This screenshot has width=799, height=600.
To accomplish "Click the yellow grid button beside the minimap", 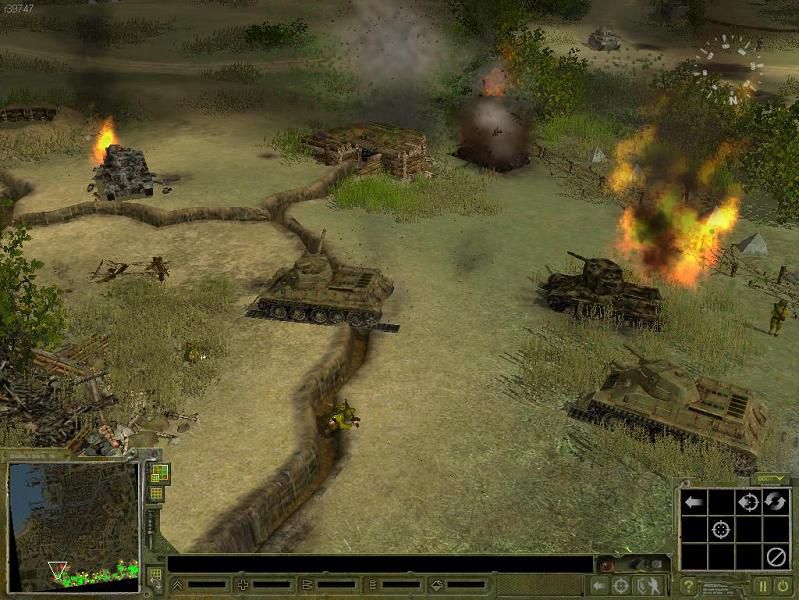I will point(157,494).
